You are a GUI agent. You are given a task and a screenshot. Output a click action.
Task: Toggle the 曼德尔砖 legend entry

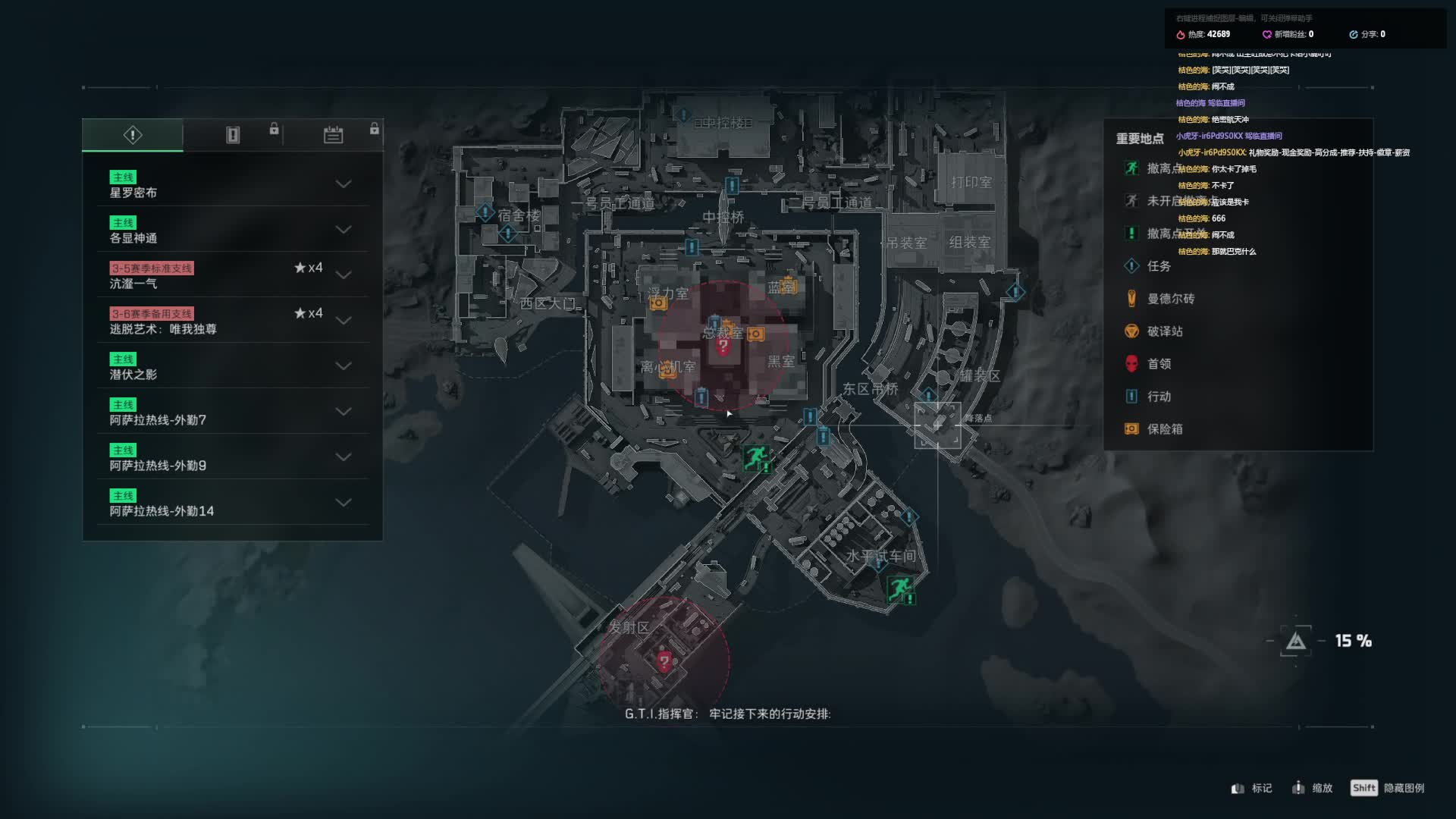pyautogui.click(x=1169, y=299)
